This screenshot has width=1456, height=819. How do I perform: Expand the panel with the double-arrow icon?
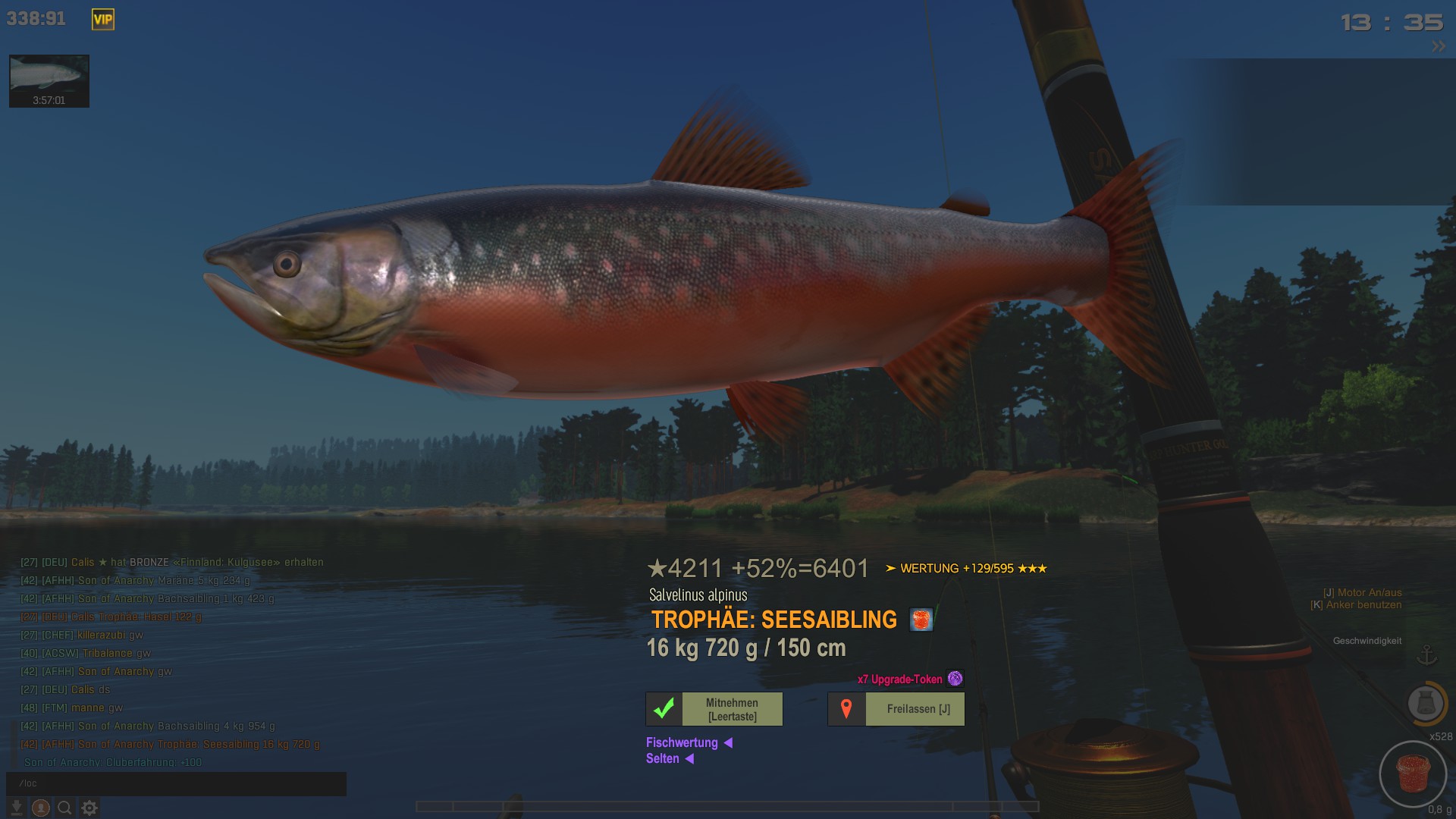point(1439,47)
